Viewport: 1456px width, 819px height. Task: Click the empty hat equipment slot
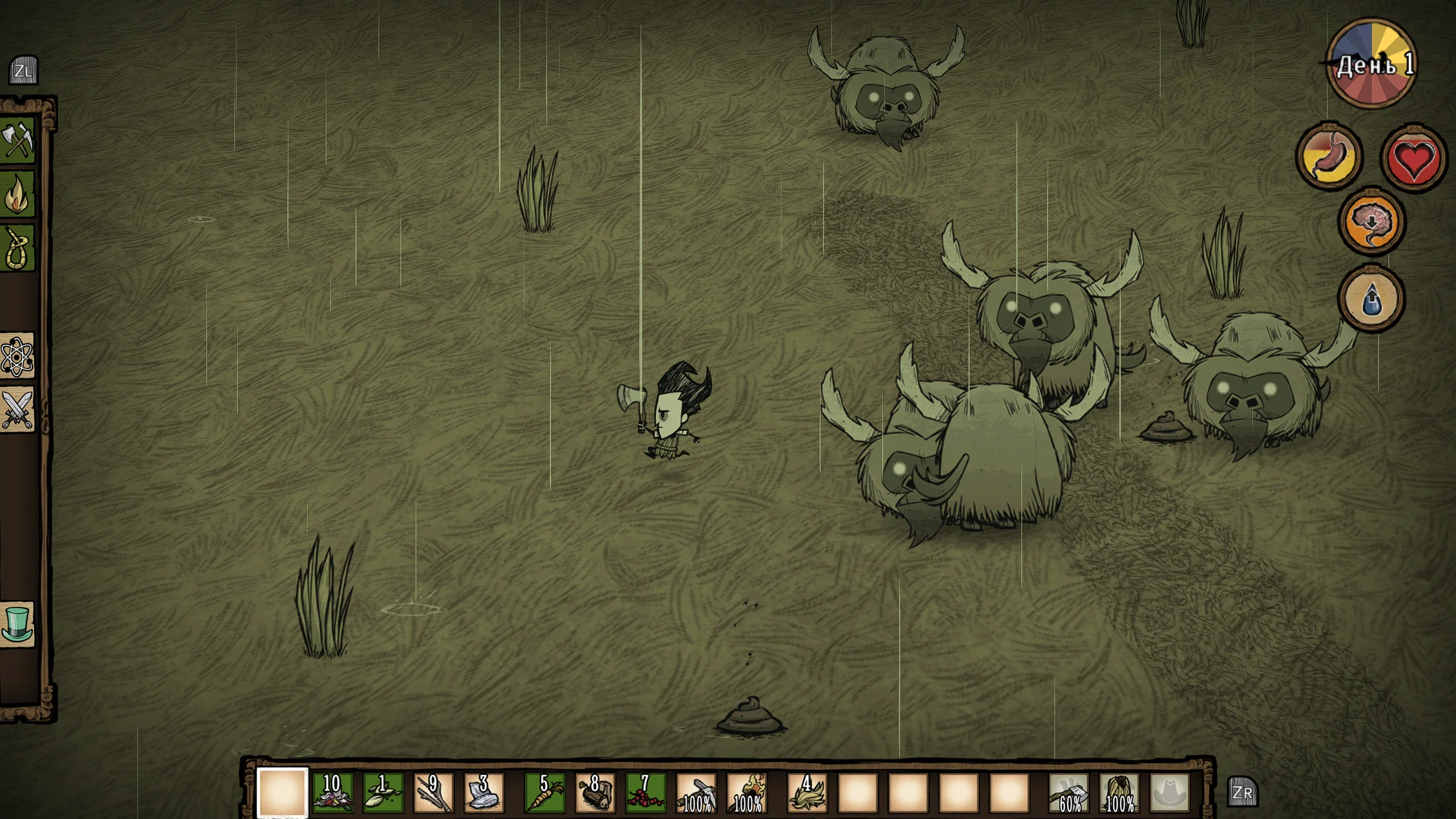(1170, 792)
